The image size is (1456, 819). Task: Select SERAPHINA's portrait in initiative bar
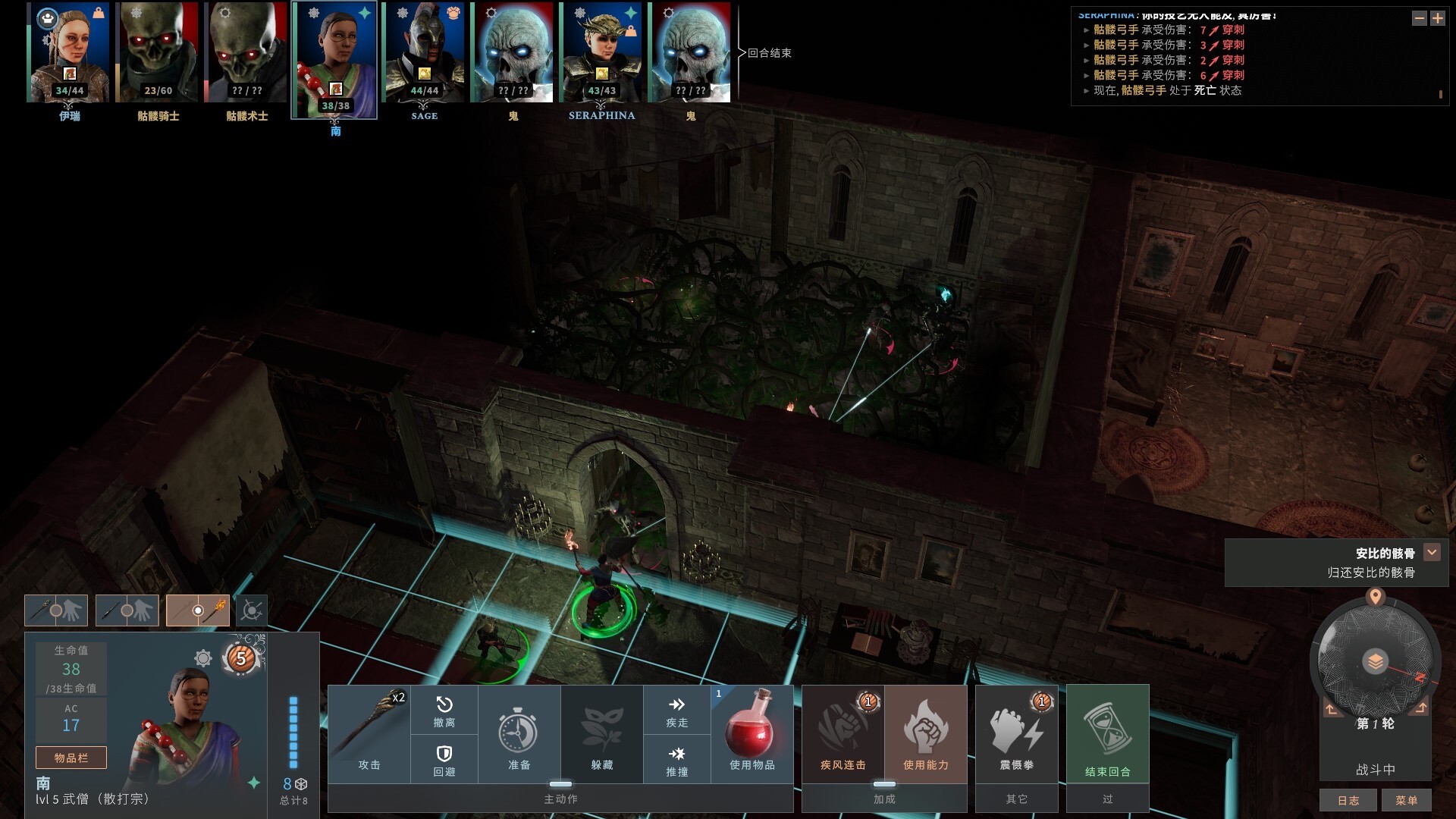pyautogui.click(x=601, y=53)
